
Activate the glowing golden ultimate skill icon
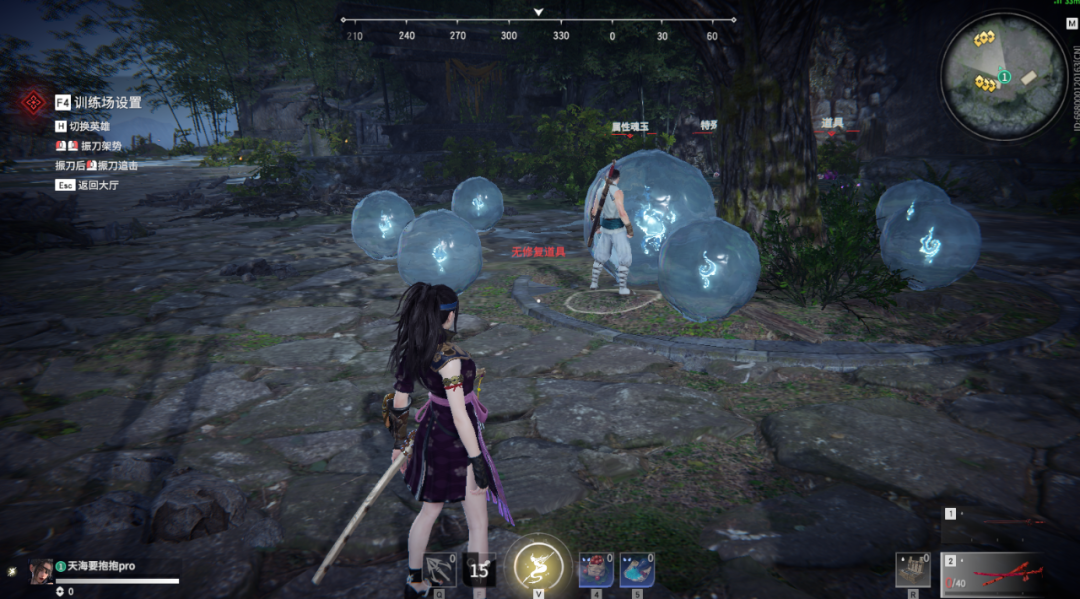click(x=538, y=567)
